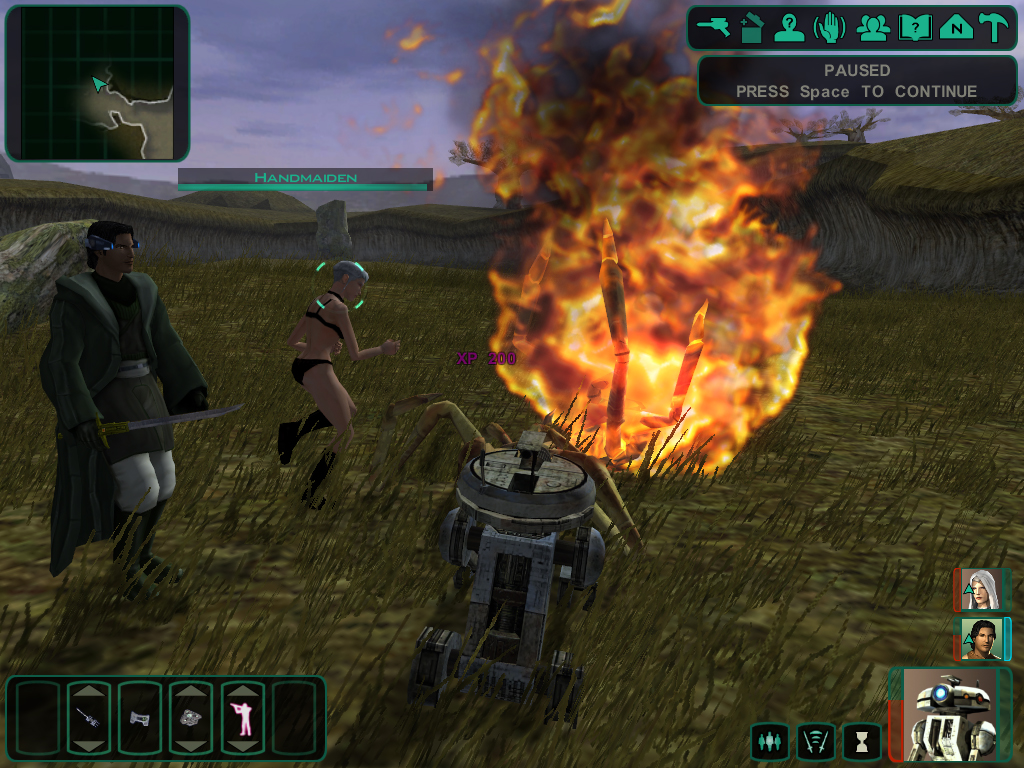Select the spiked tool item slot
The height and width of the screenshot is (768, 1024).
[89, 718]
